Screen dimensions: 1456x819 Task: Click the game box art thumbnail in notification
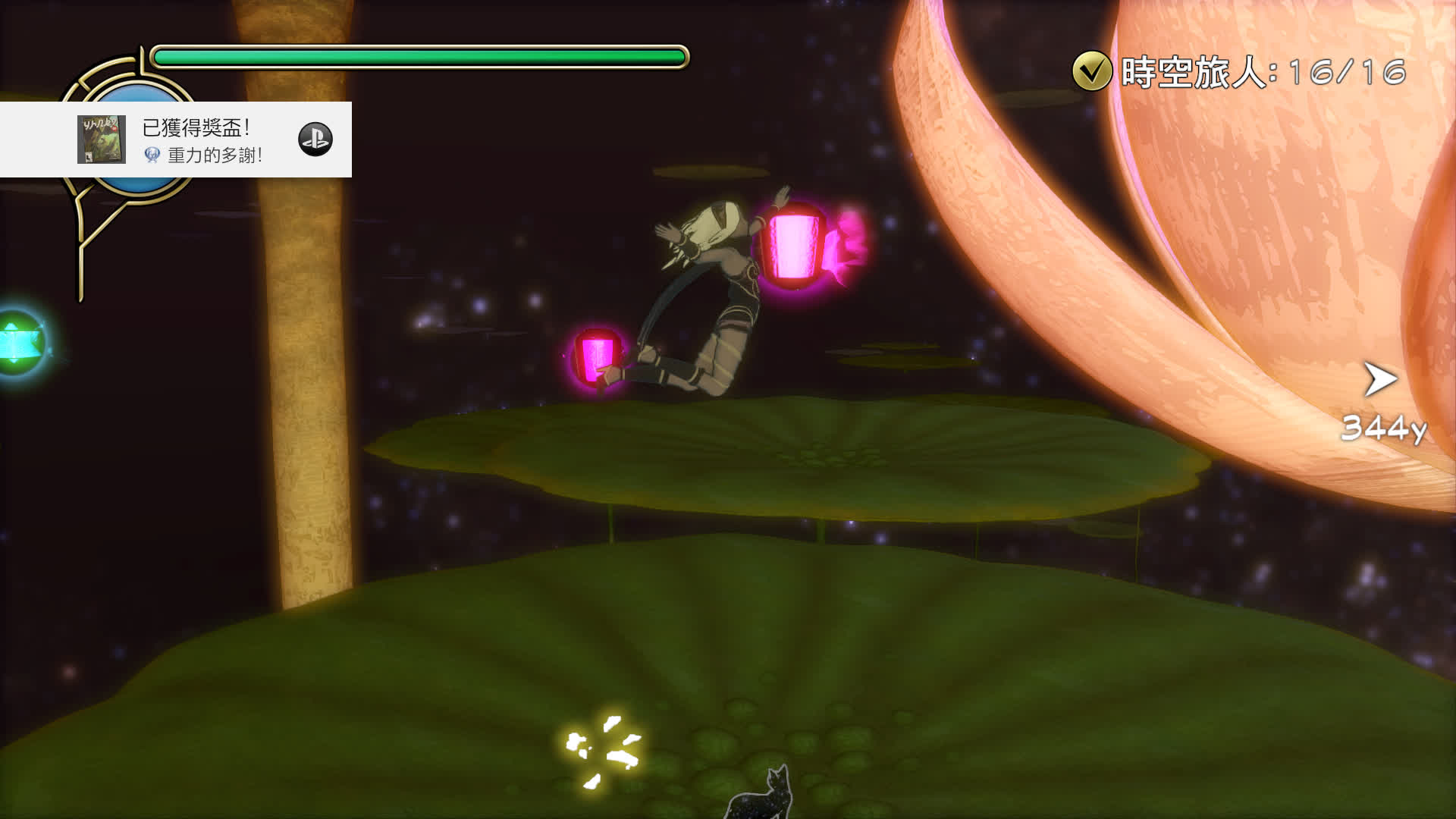pos(102,140)
